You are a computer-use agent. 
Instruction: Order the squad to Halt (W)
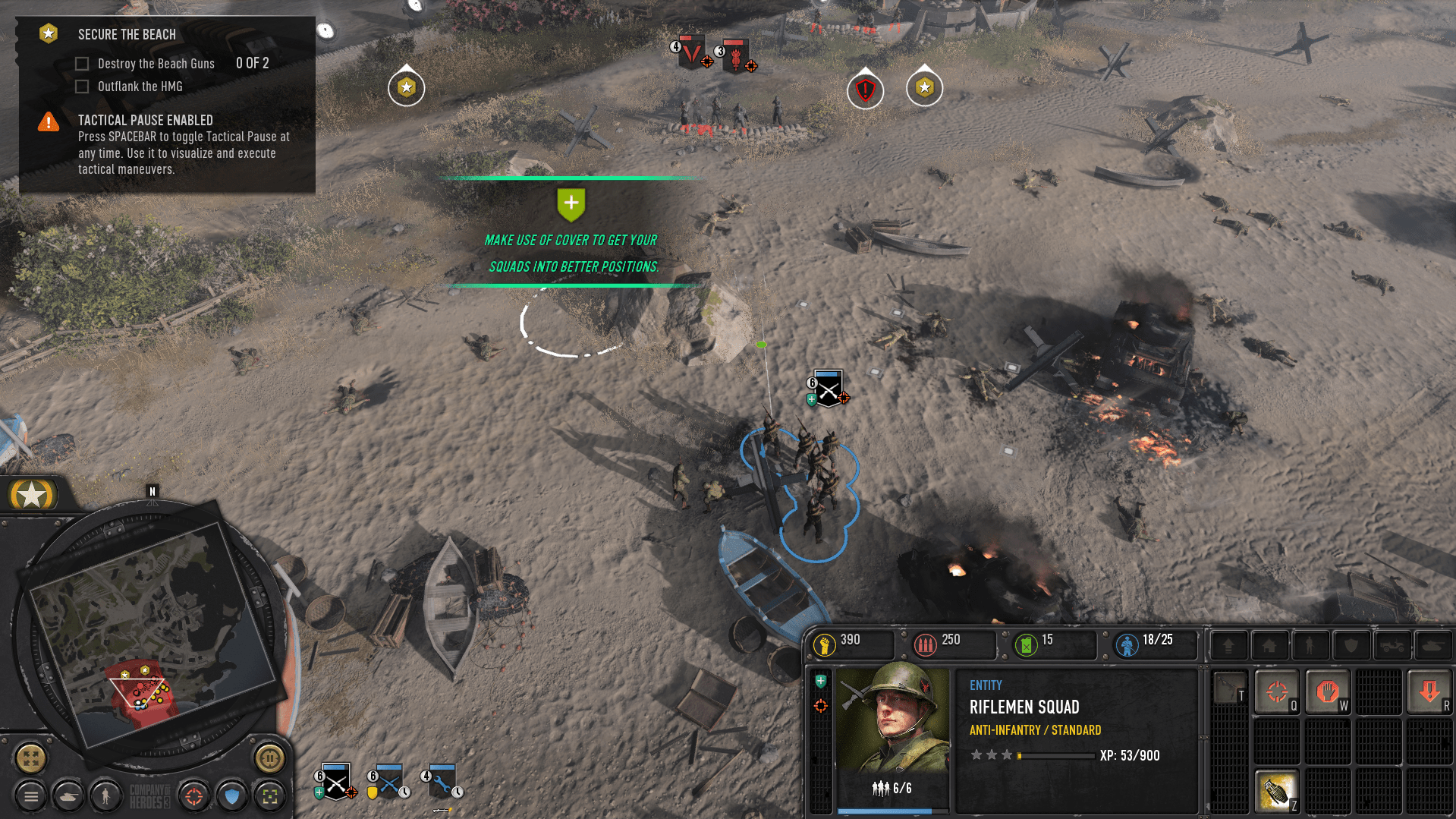tap(1327, 691)
